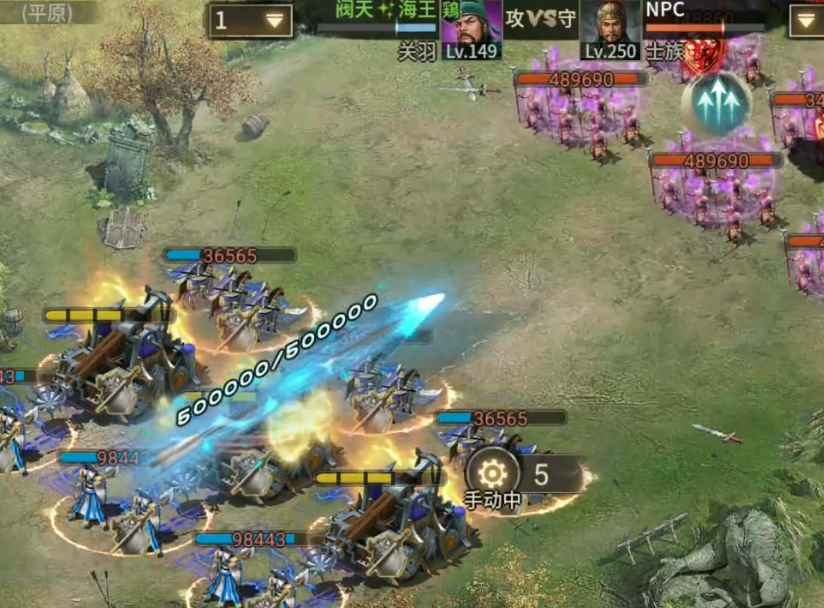824x608 pixels.
Task: Toggle the gear manual-mode button
Action: tap(492, 473)
